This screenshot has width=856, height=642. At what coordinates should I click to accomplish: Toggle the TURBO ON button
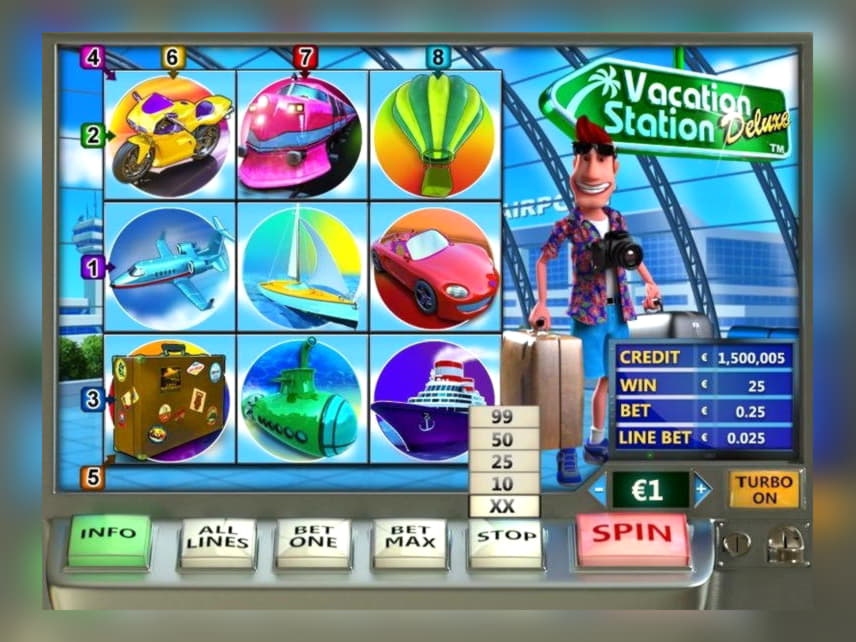765,489
